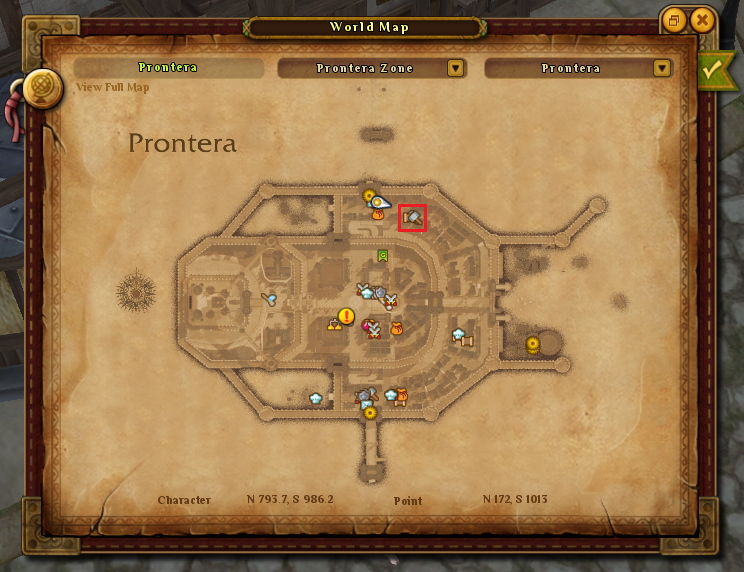Select the axe marker in west Prontera
The image size is (744, 572).
(x=268, y=297)
